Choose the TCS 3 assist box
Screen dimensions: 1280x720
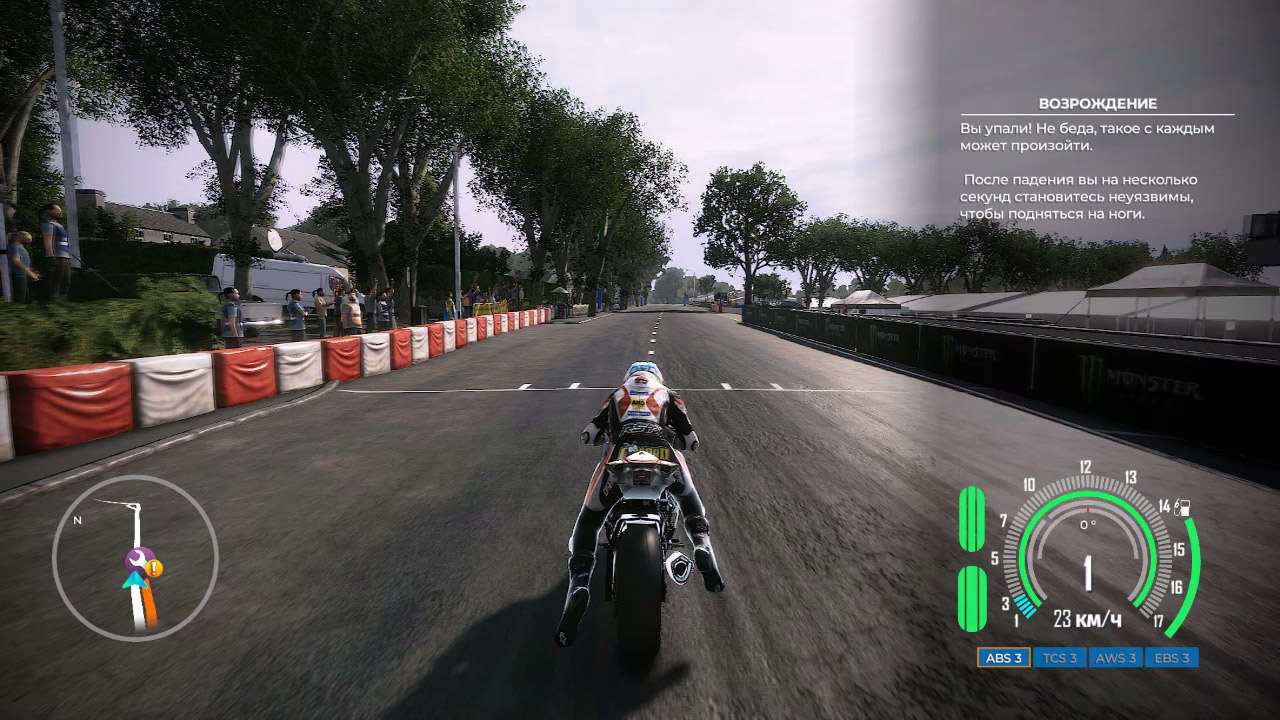click(x=1060, y=657)
